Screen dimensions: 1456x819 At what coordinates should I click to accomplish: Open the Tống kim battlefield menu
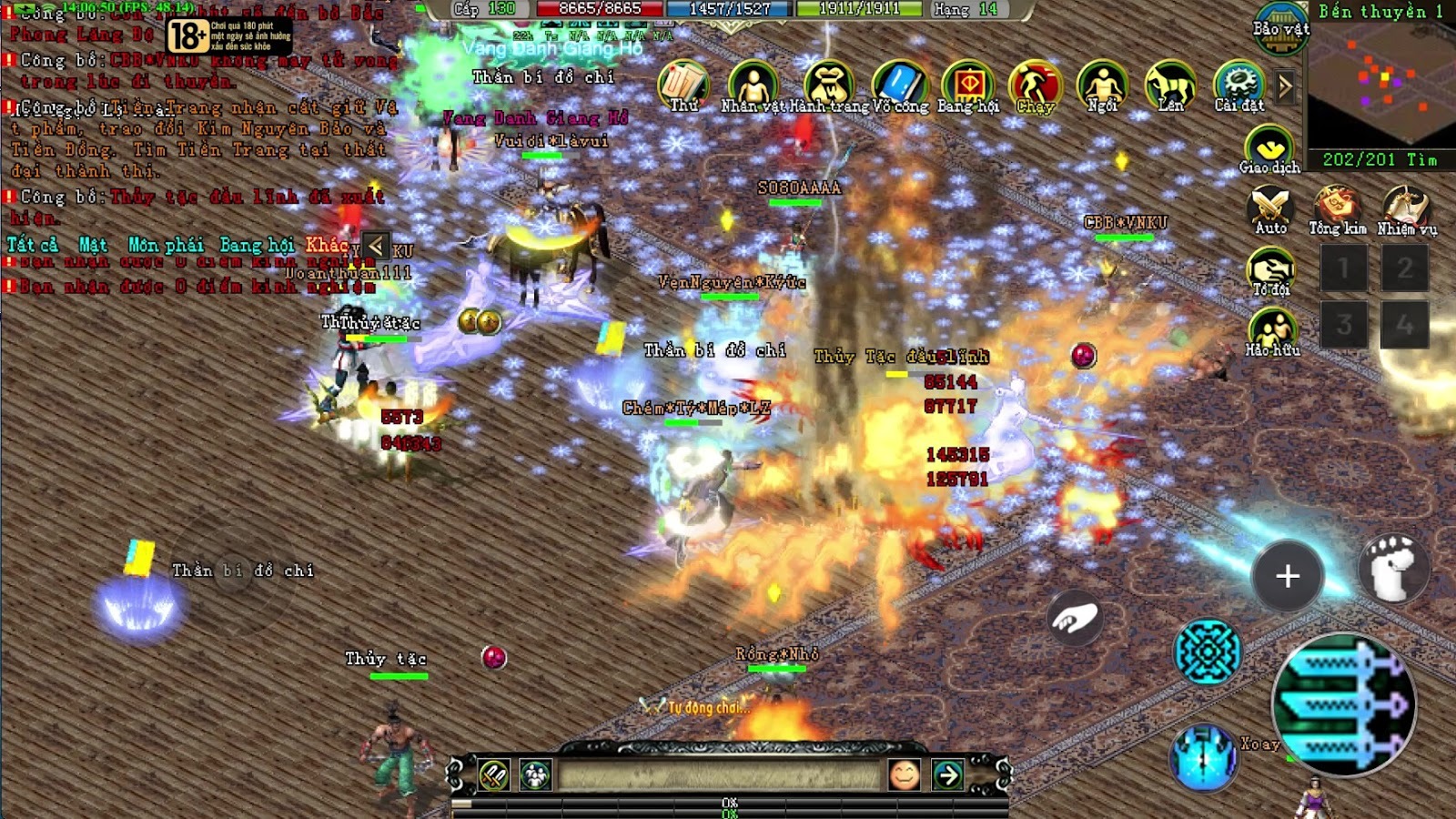point(1337,208)
